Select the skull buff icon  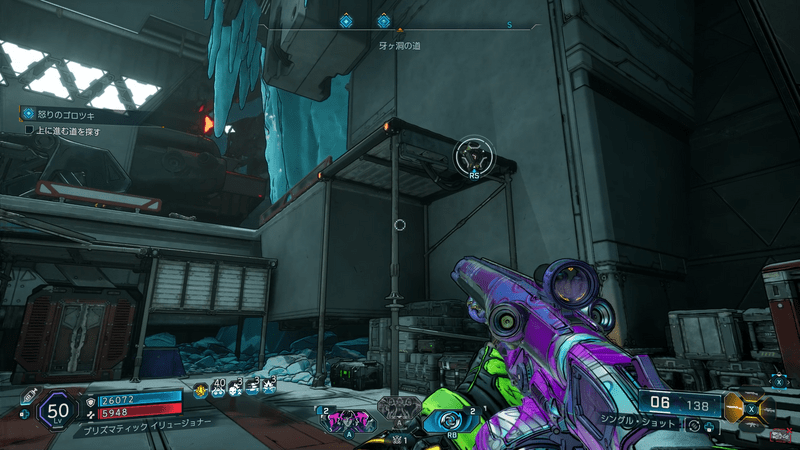235,390
